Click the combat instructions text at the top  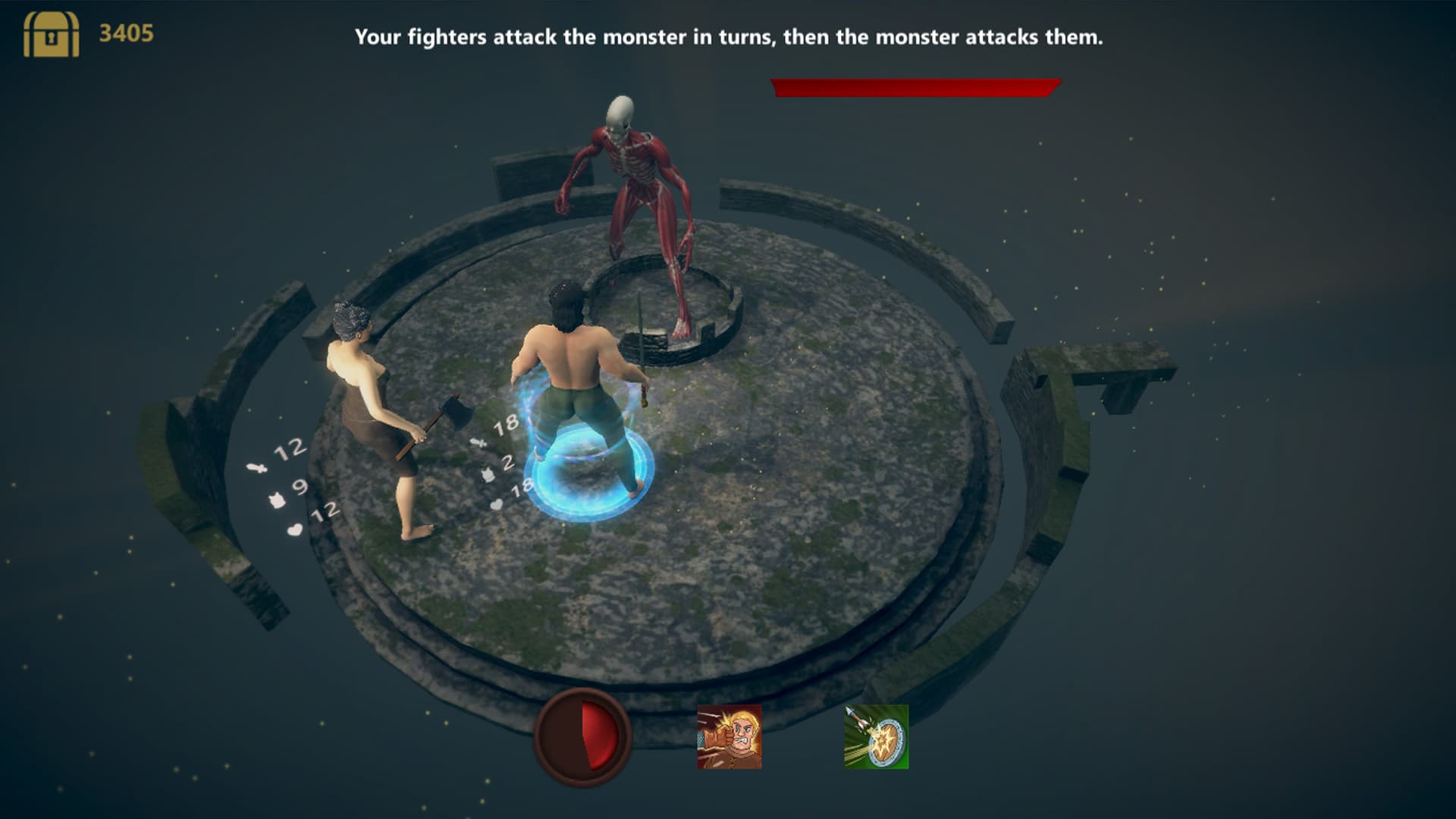[728, 34]
